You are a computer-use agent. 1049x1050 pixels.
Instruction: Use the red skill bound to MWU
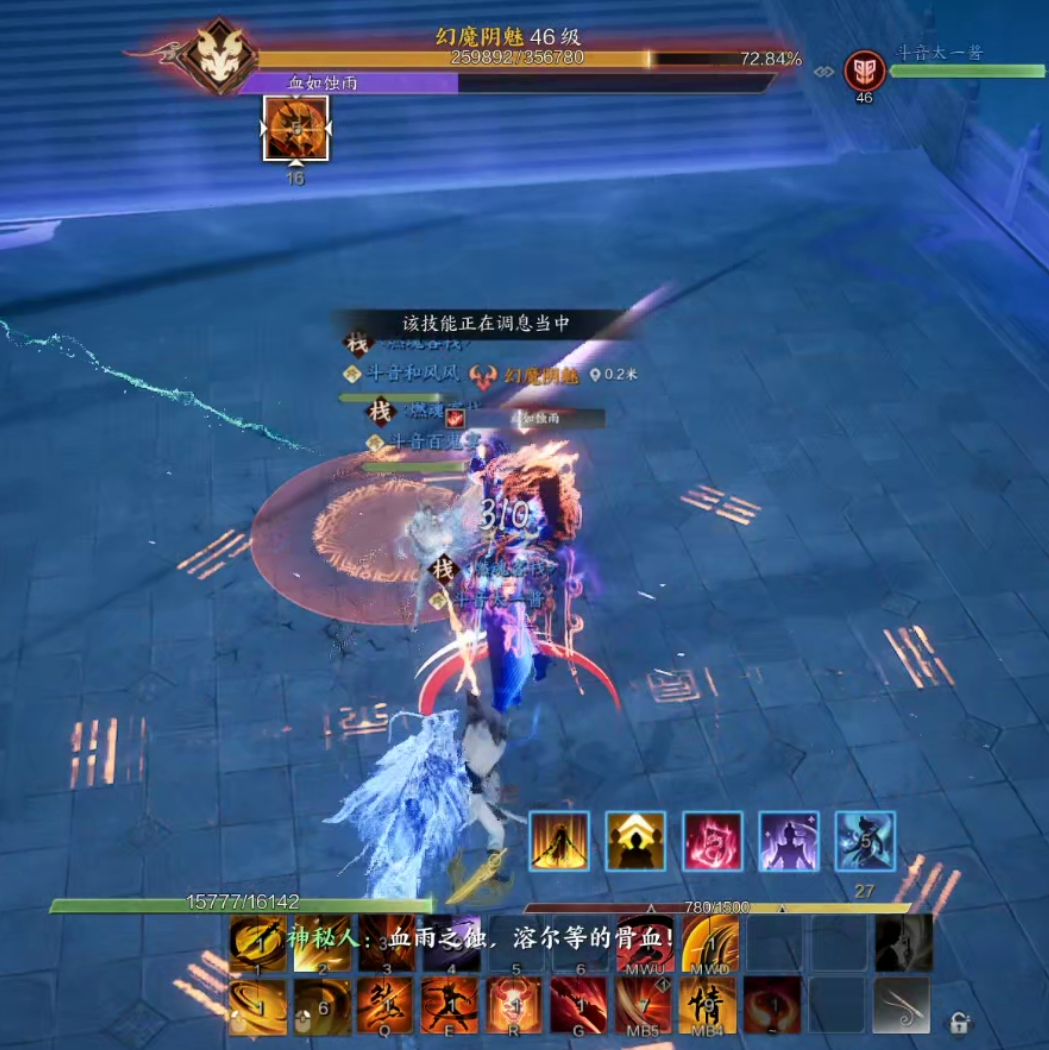coord(644,943)
